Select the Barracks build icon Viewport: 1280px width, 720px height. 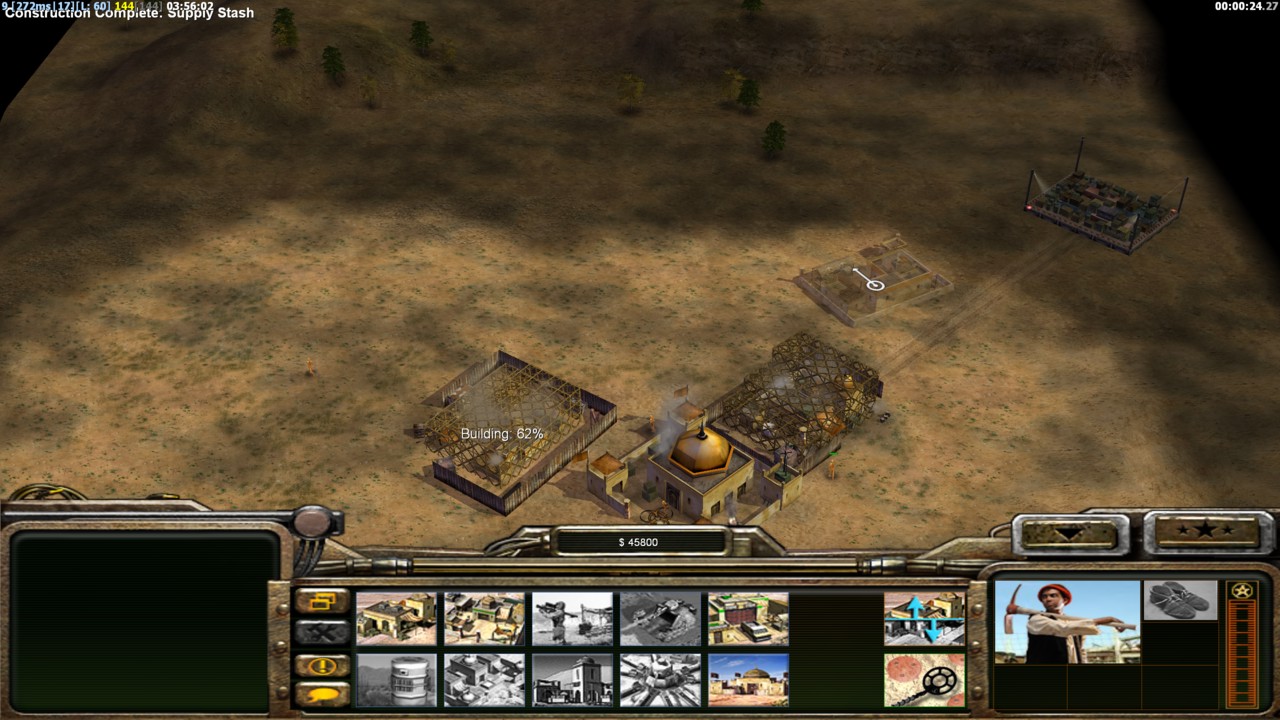[x=484, y=618]
